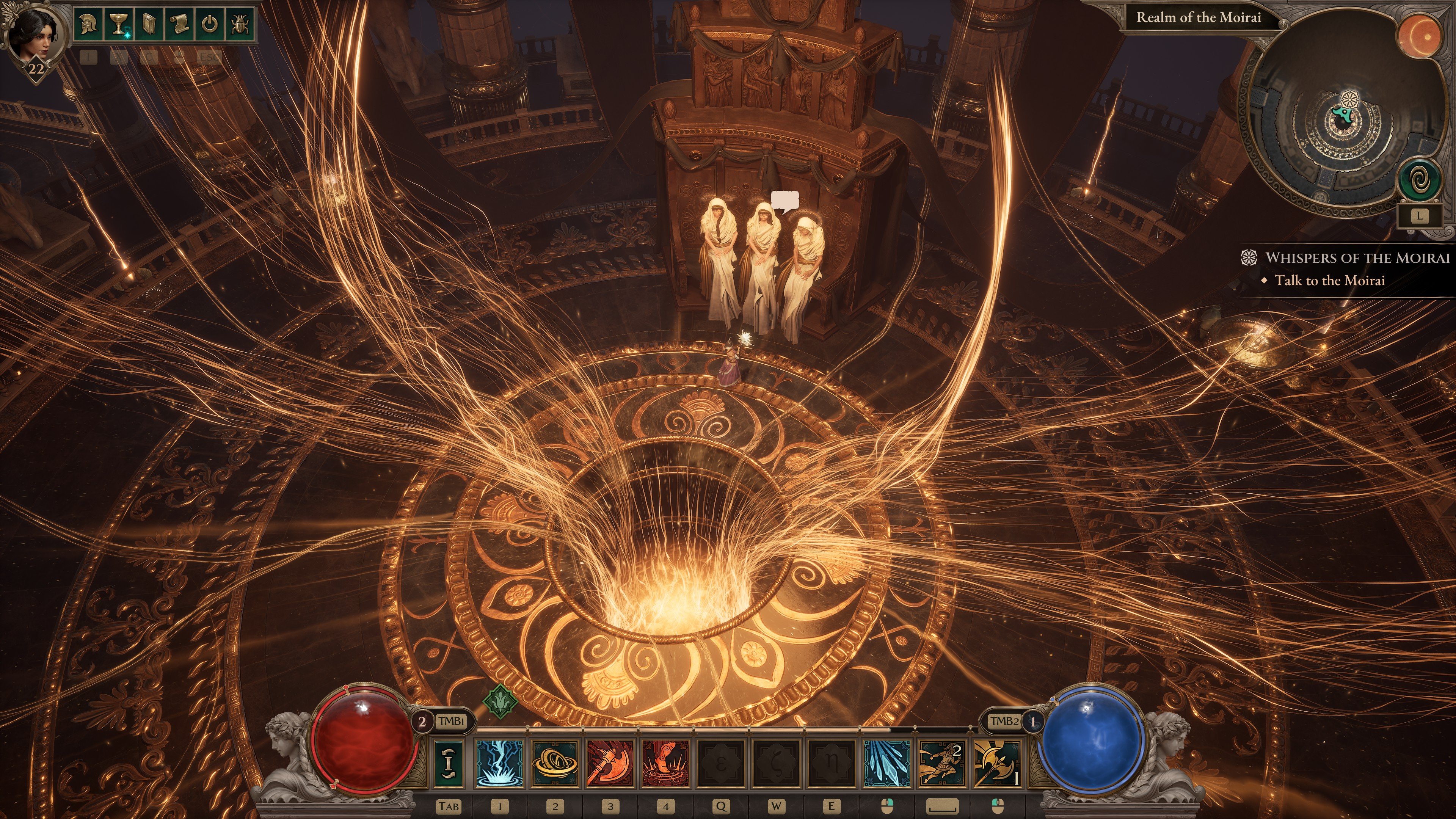Select the ice shards skill slot

(887, 763)
